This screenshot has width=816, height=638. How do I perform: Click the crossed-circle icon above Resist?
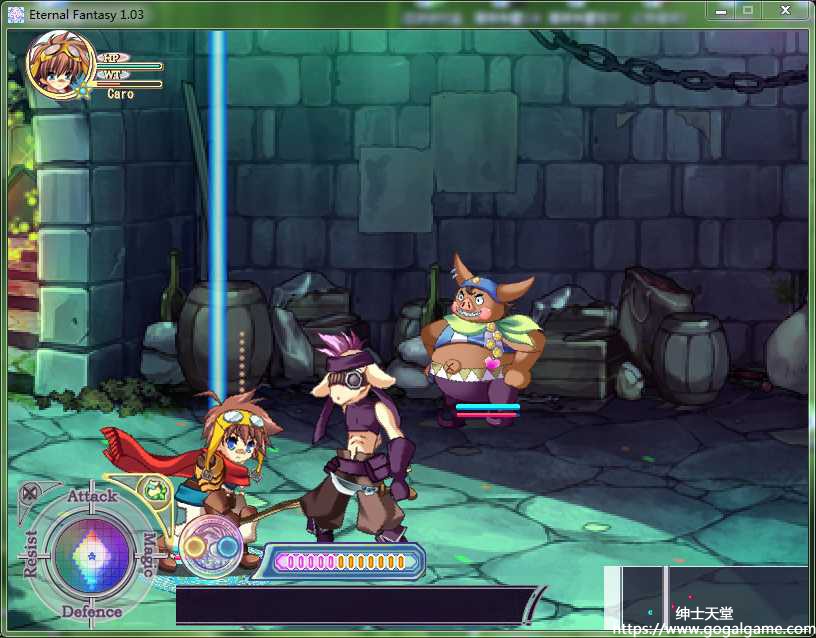coord(32,492)
